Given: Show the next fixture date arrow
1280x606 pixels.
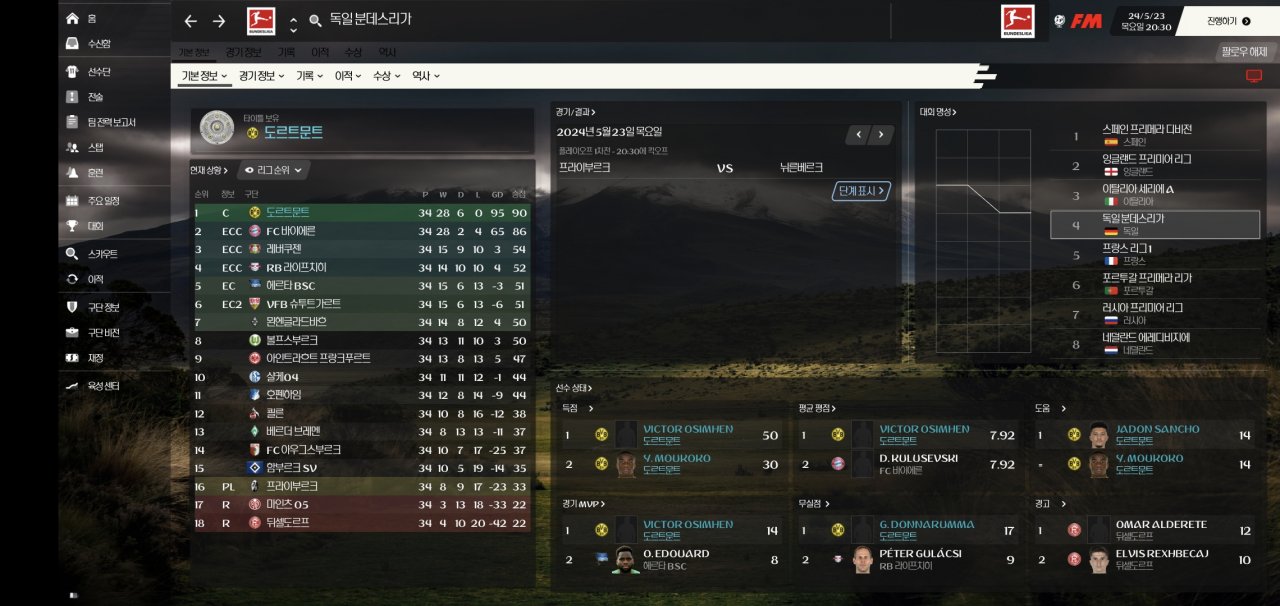Looking at the screenshot, I should coord(881,134).
